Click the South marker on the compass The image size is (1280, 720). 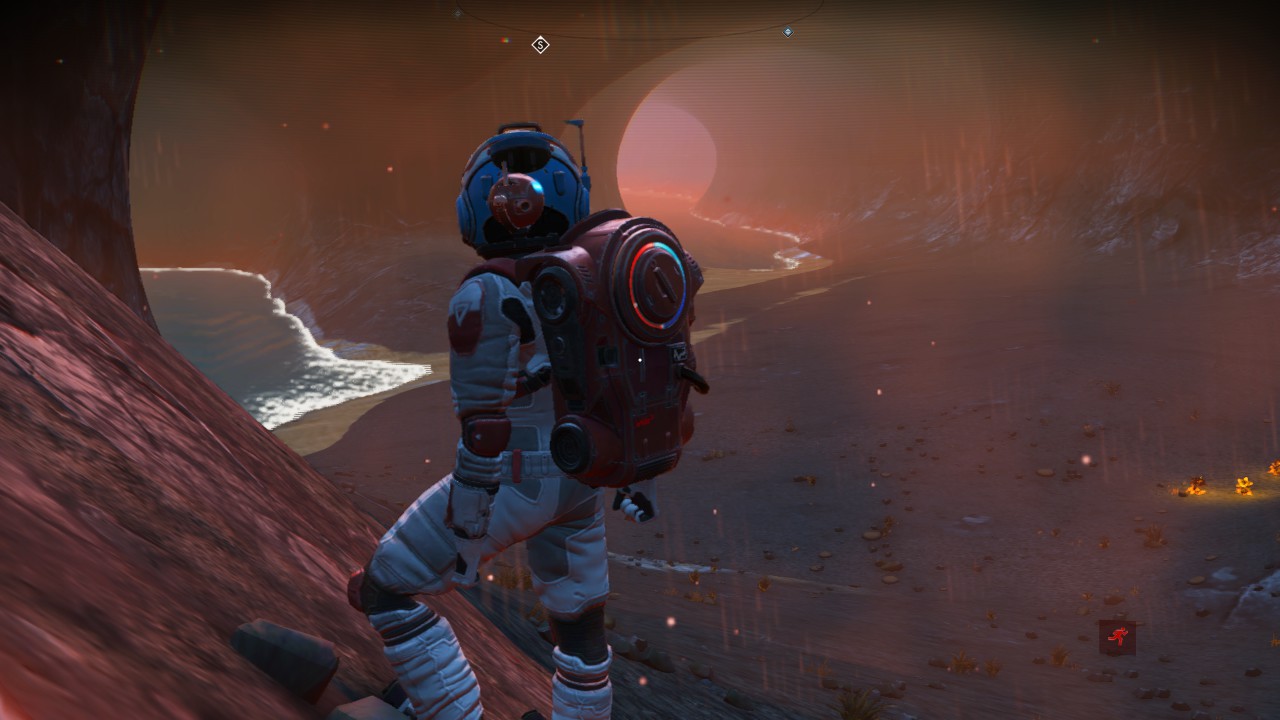pos(540,44)
